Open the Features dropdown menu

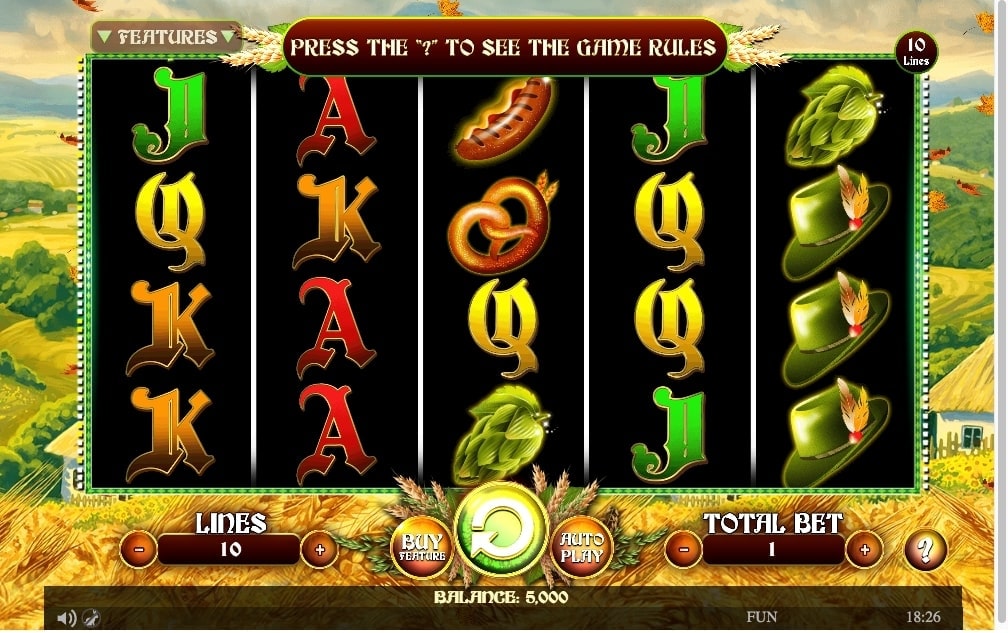click(166, 37)
